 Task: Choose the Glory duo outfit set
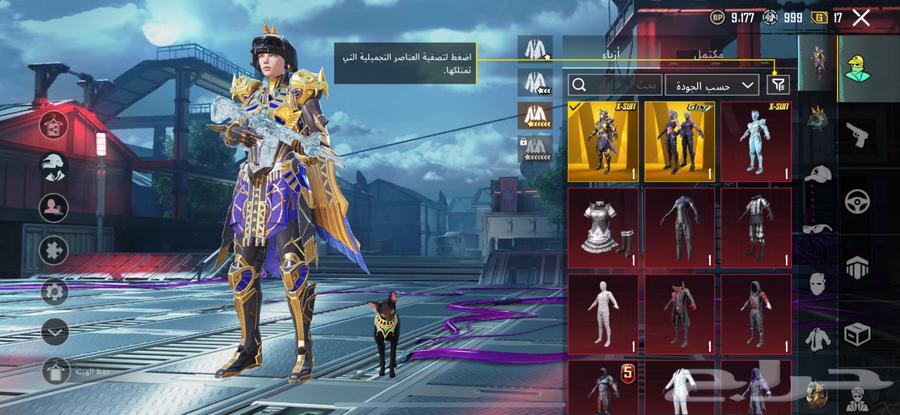tap(679, 141)
